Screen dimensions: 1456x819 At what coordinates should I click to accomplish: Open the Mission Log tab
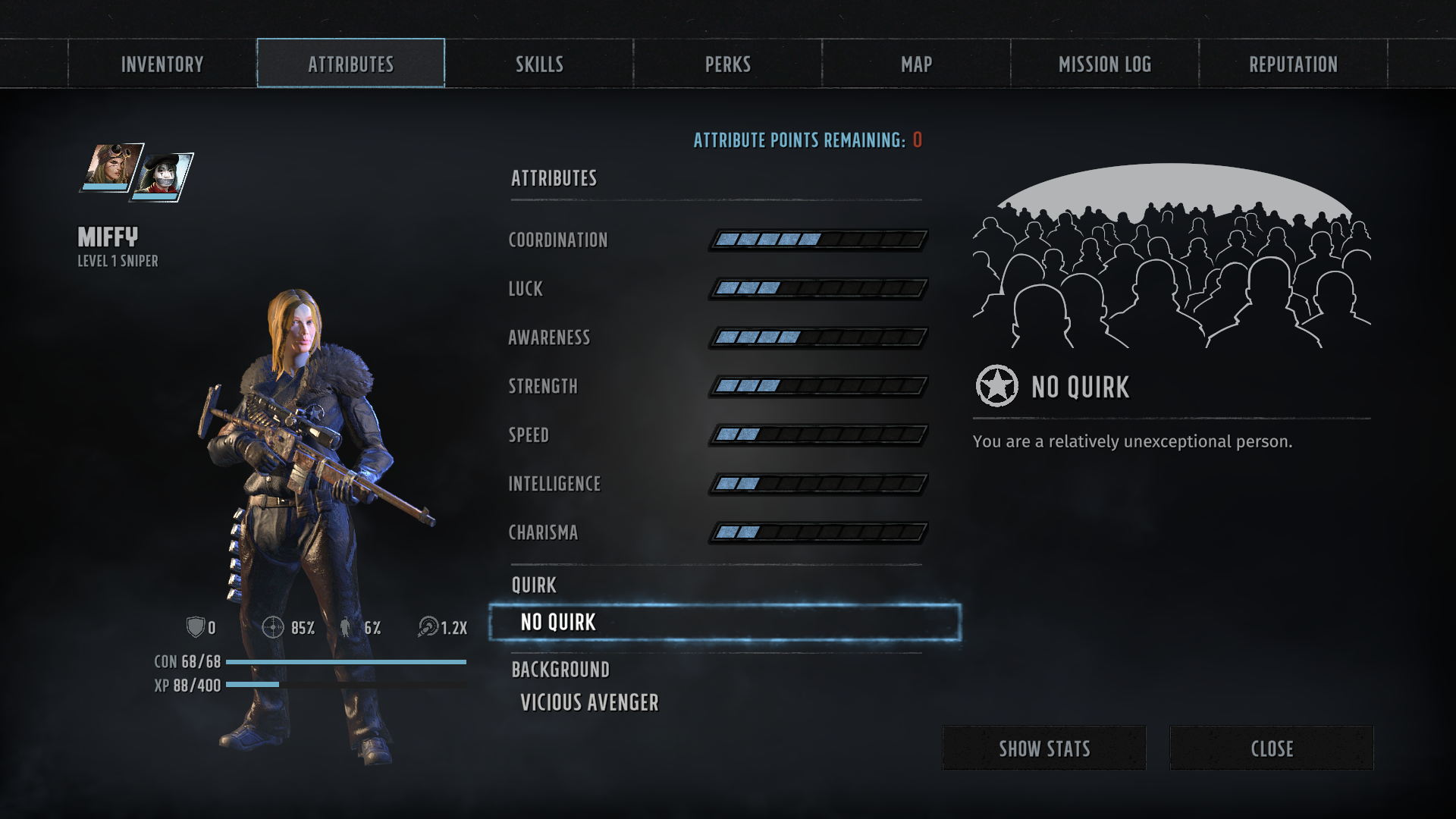pos(1105,64)
